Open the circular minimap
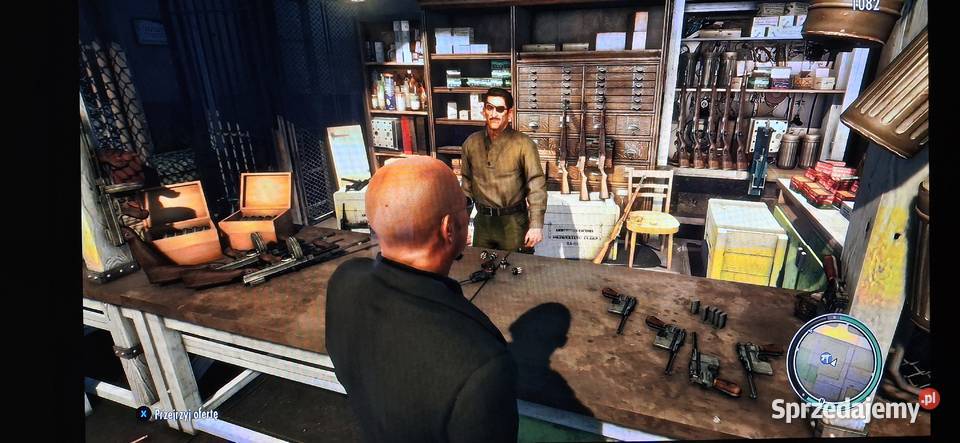 point(833,358)
